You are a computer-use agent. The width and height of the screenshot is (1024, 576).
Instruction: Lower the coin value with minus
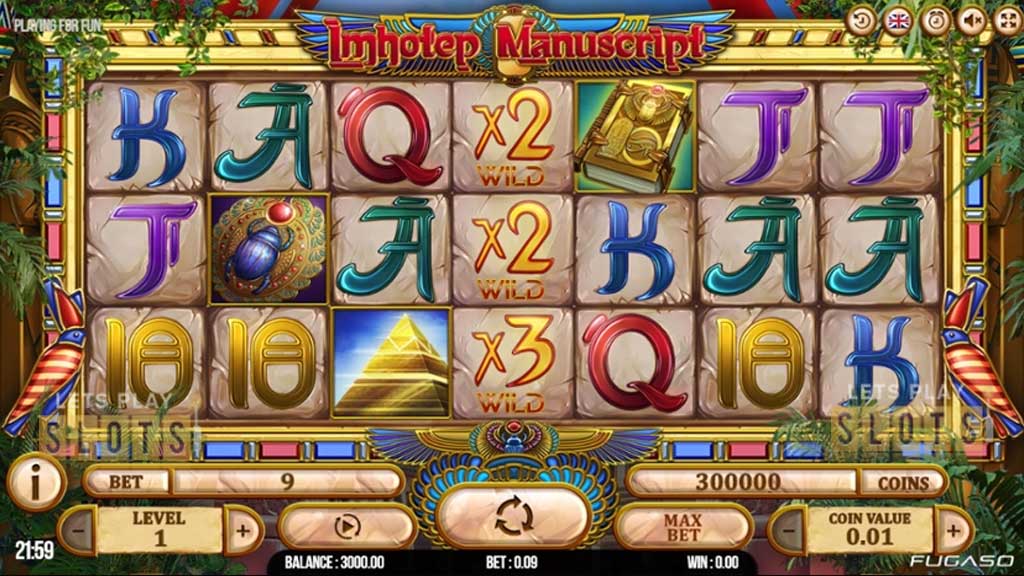coord(789,529)
